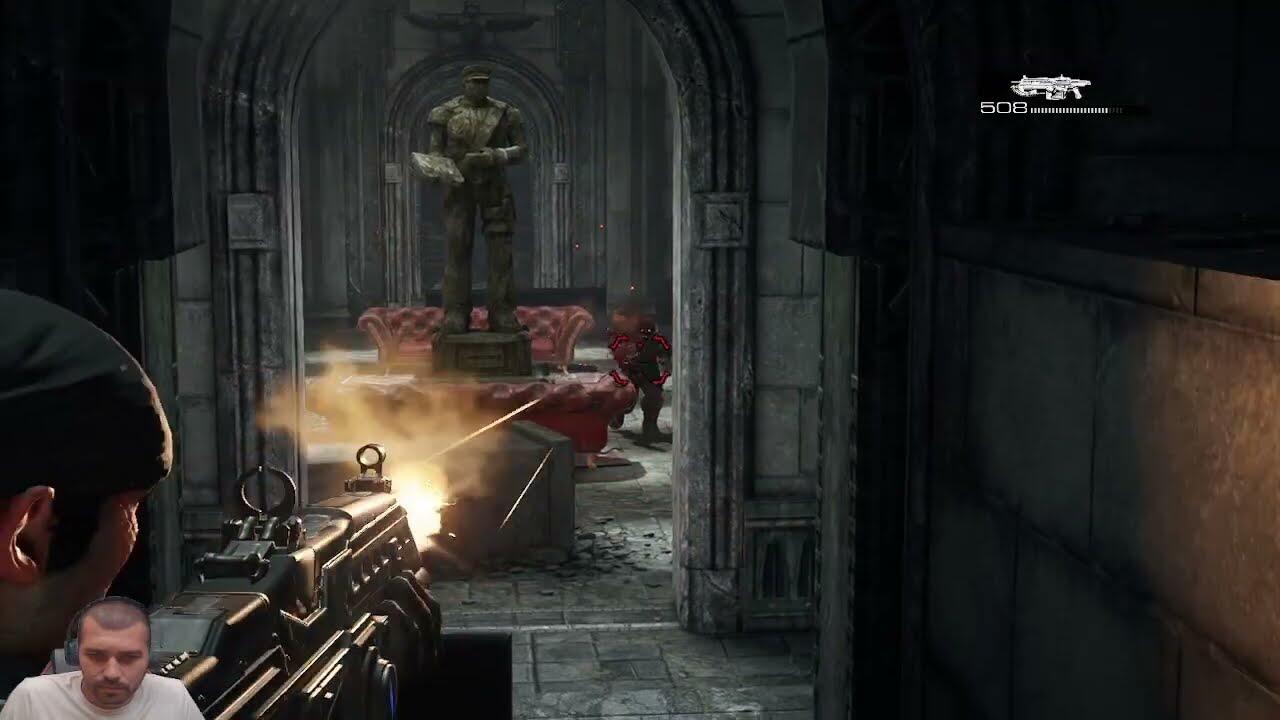The image size is (1280, 720).
Task: Select the Lancer rifle weapon icon
Action: coord(1050,88)
